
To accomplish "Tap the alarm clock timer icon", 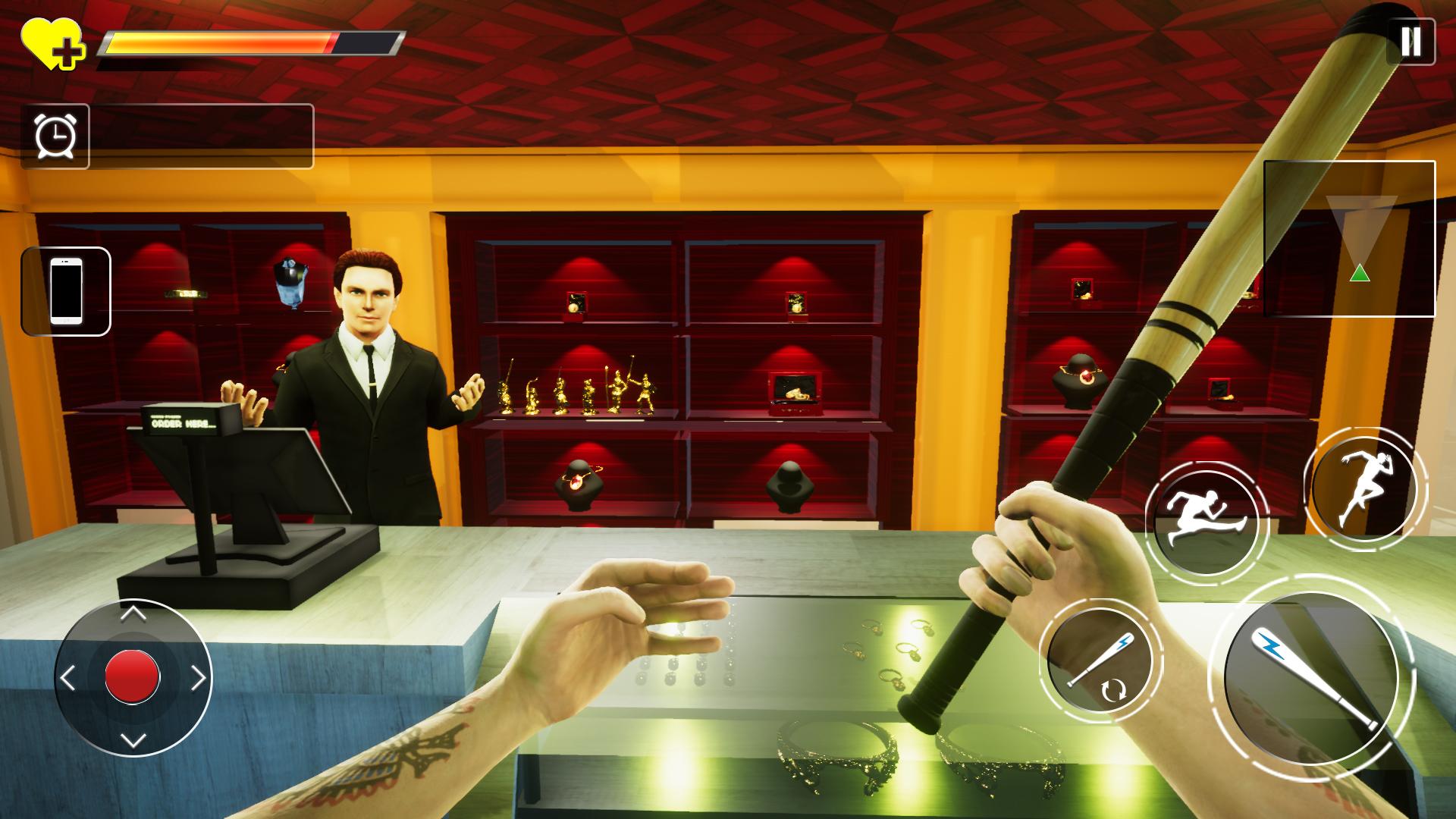I will tap(57, 136).
